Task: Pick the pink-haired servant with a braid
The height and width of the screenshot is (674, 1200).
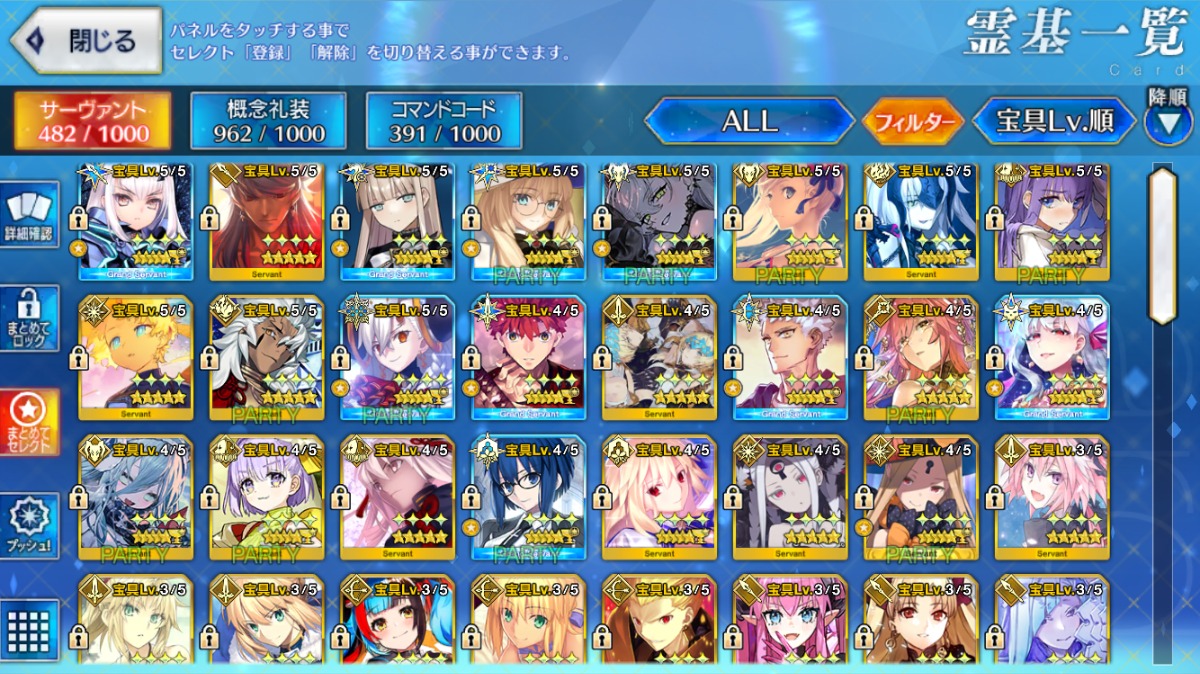Action: click(x=1052, y=497)
